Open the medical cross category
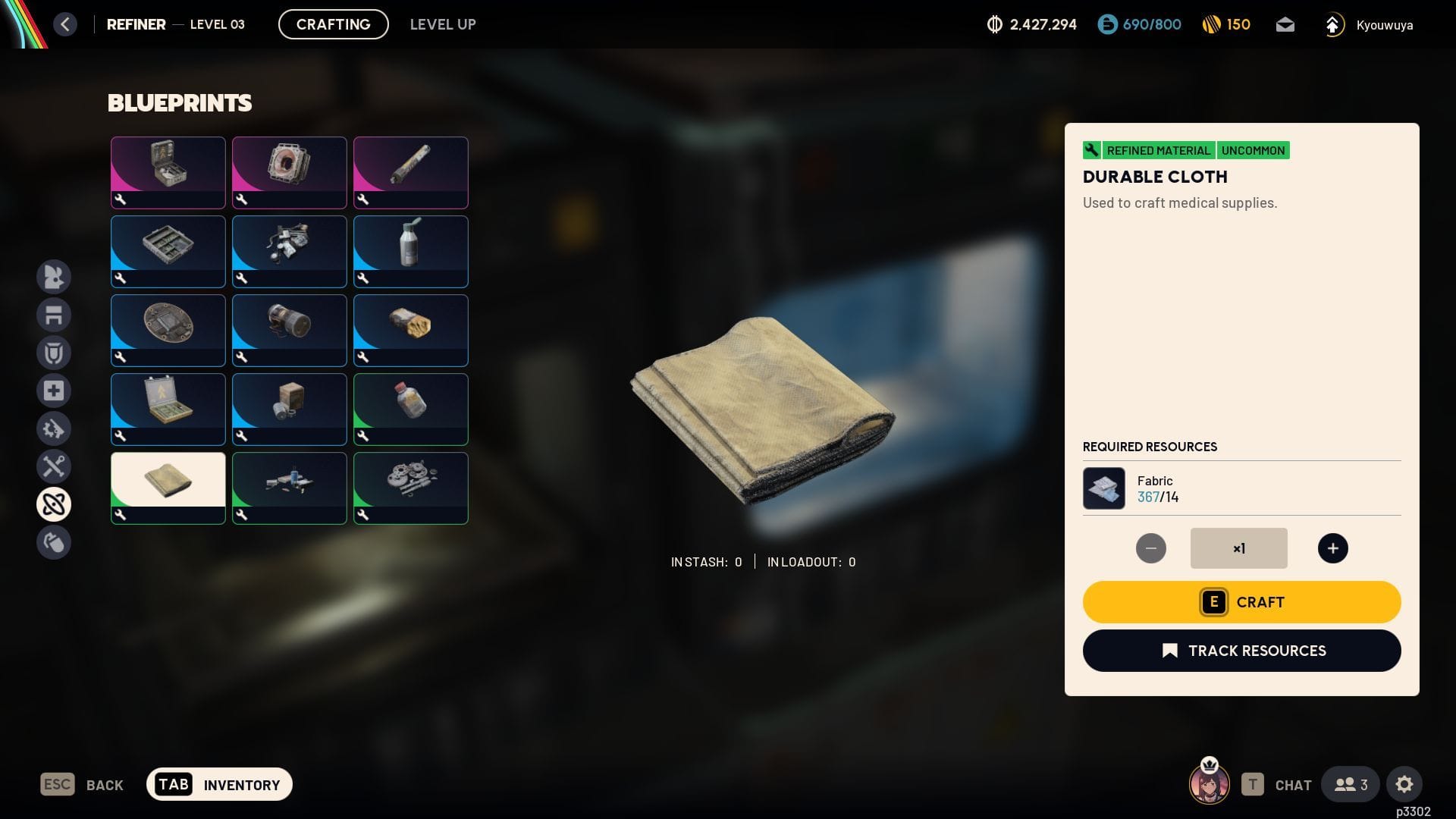Viewport: 1456px width, 819px height. tap(54, 391)
